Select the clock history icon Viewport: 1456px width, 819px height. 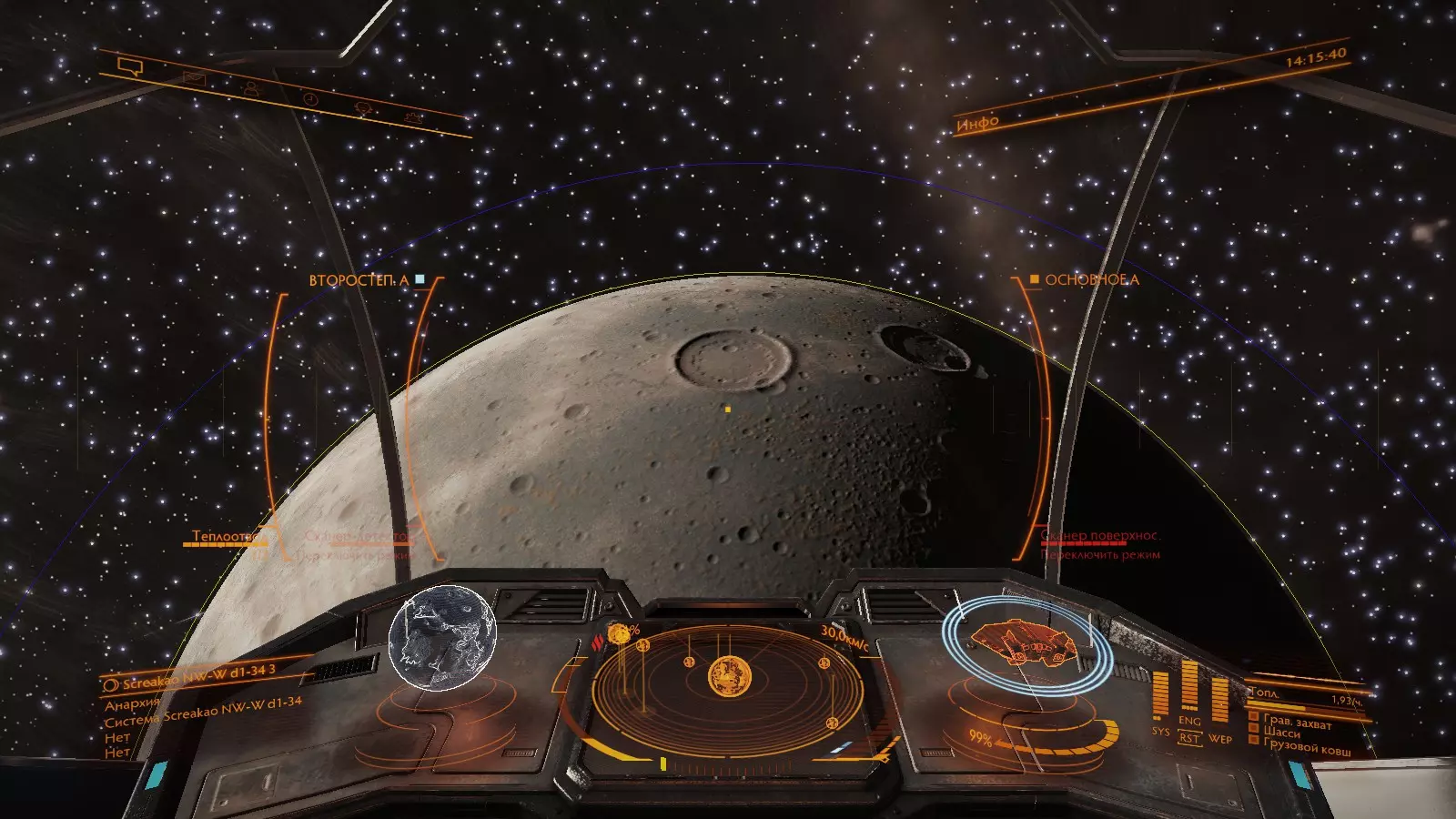click(x=310, y=98)
